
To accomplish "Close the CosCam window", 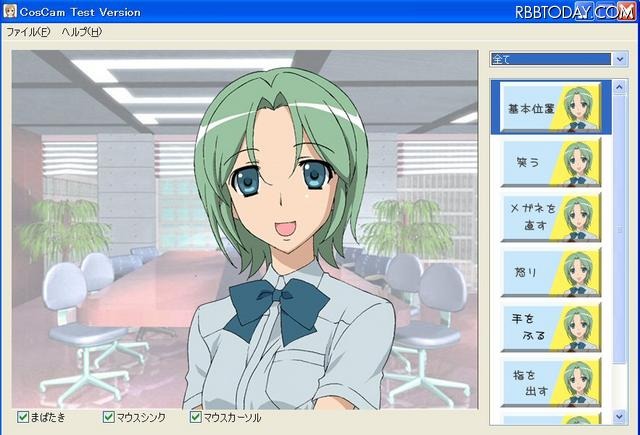I will point(627,11).
